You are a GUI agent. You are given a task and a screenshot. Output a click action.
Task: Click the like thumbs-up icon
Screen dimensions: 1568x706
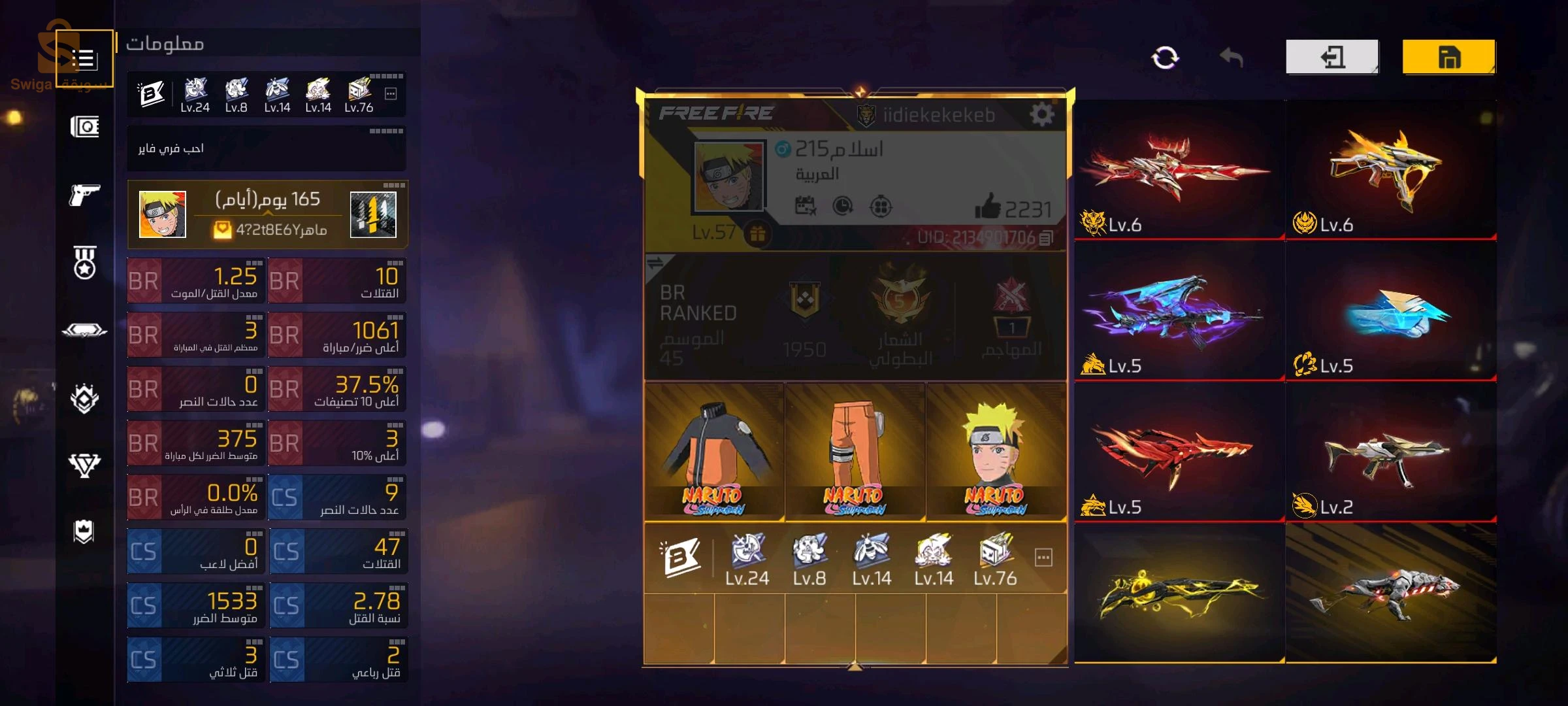pos(987,207)
